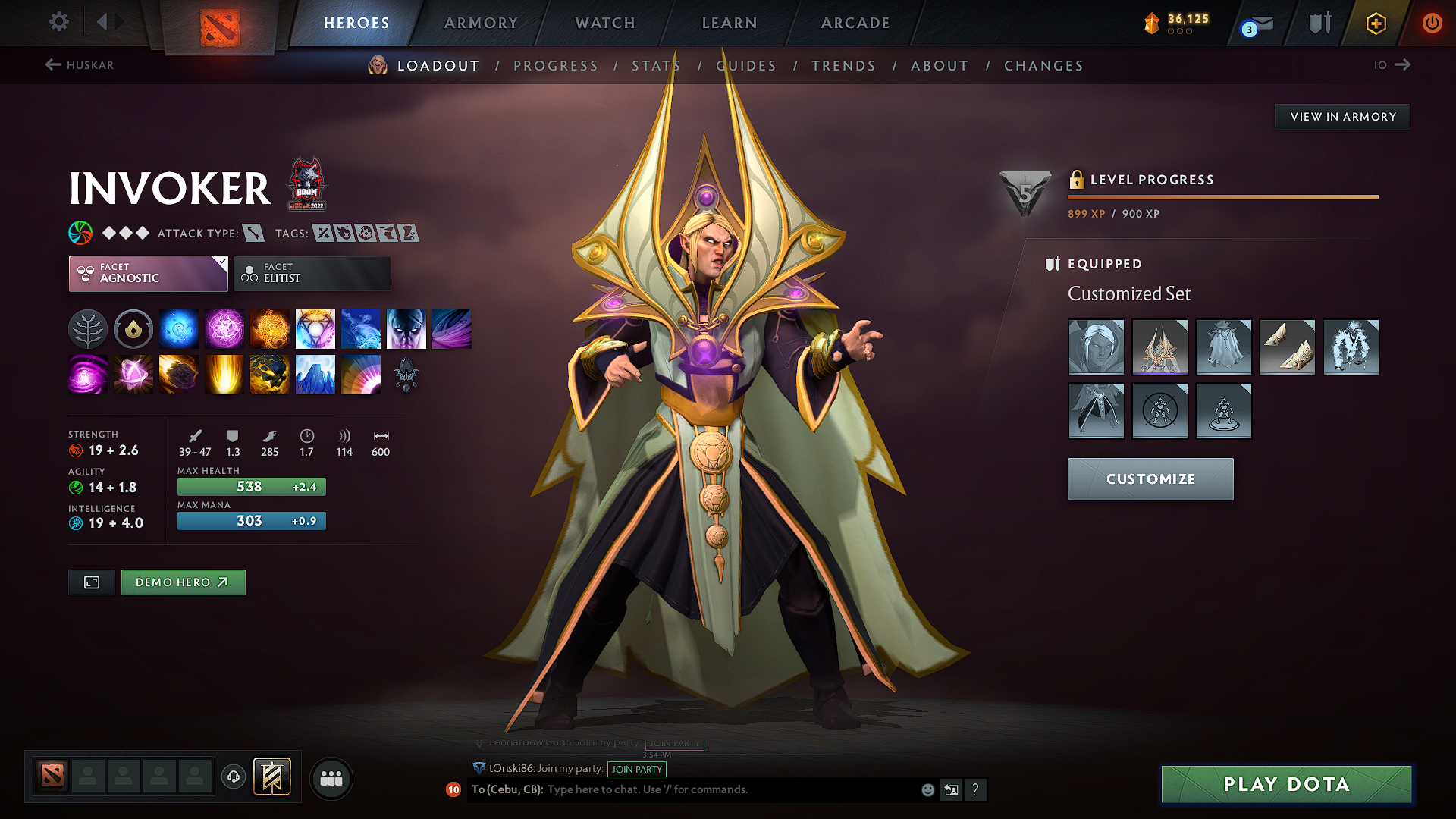The width and height of the screenshot is (1456, 819).
Task: Select the Quas ability icon
Action: coord(178,328)
